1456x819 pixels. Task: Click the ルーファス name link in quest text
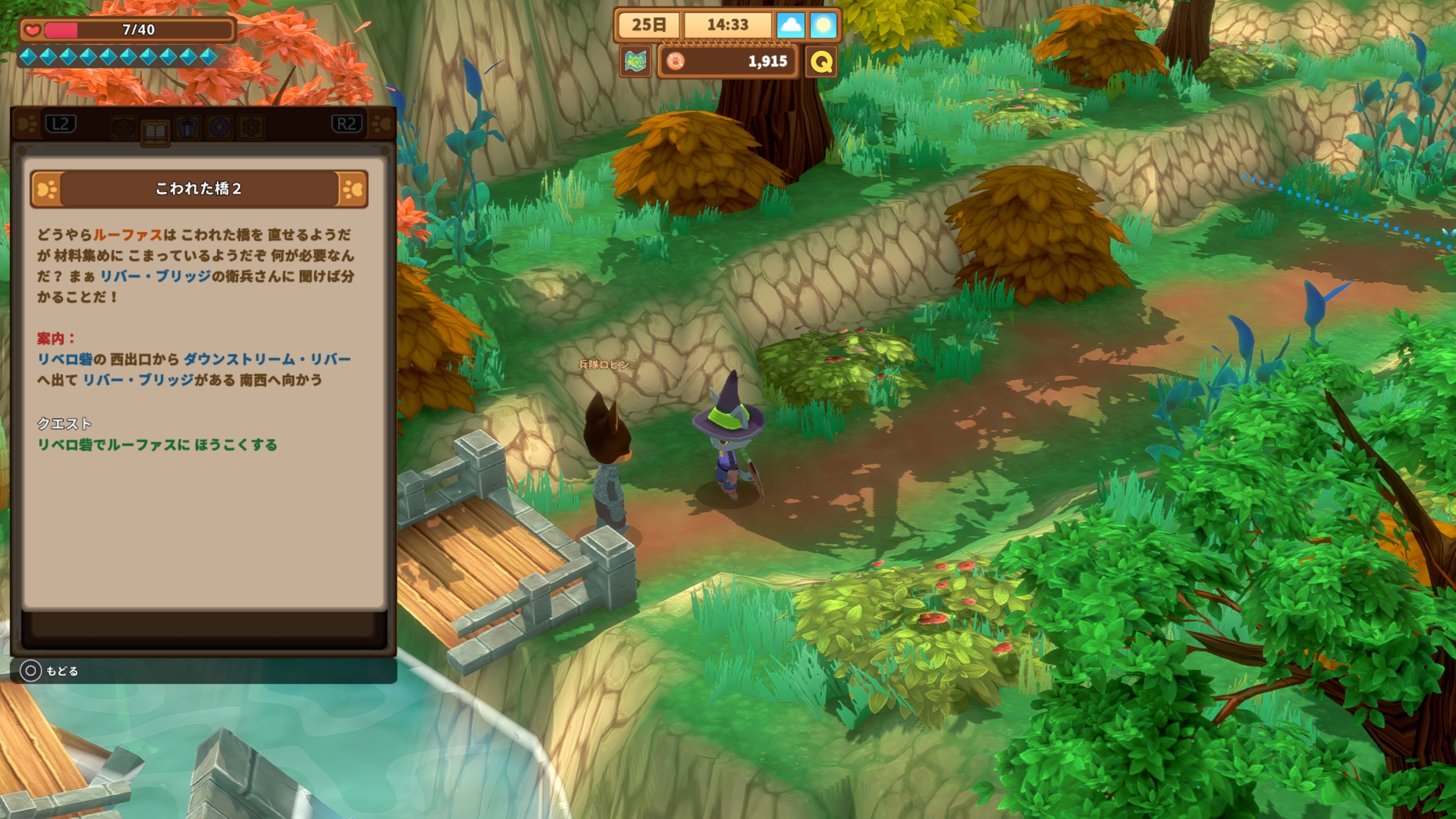point(128,235)
